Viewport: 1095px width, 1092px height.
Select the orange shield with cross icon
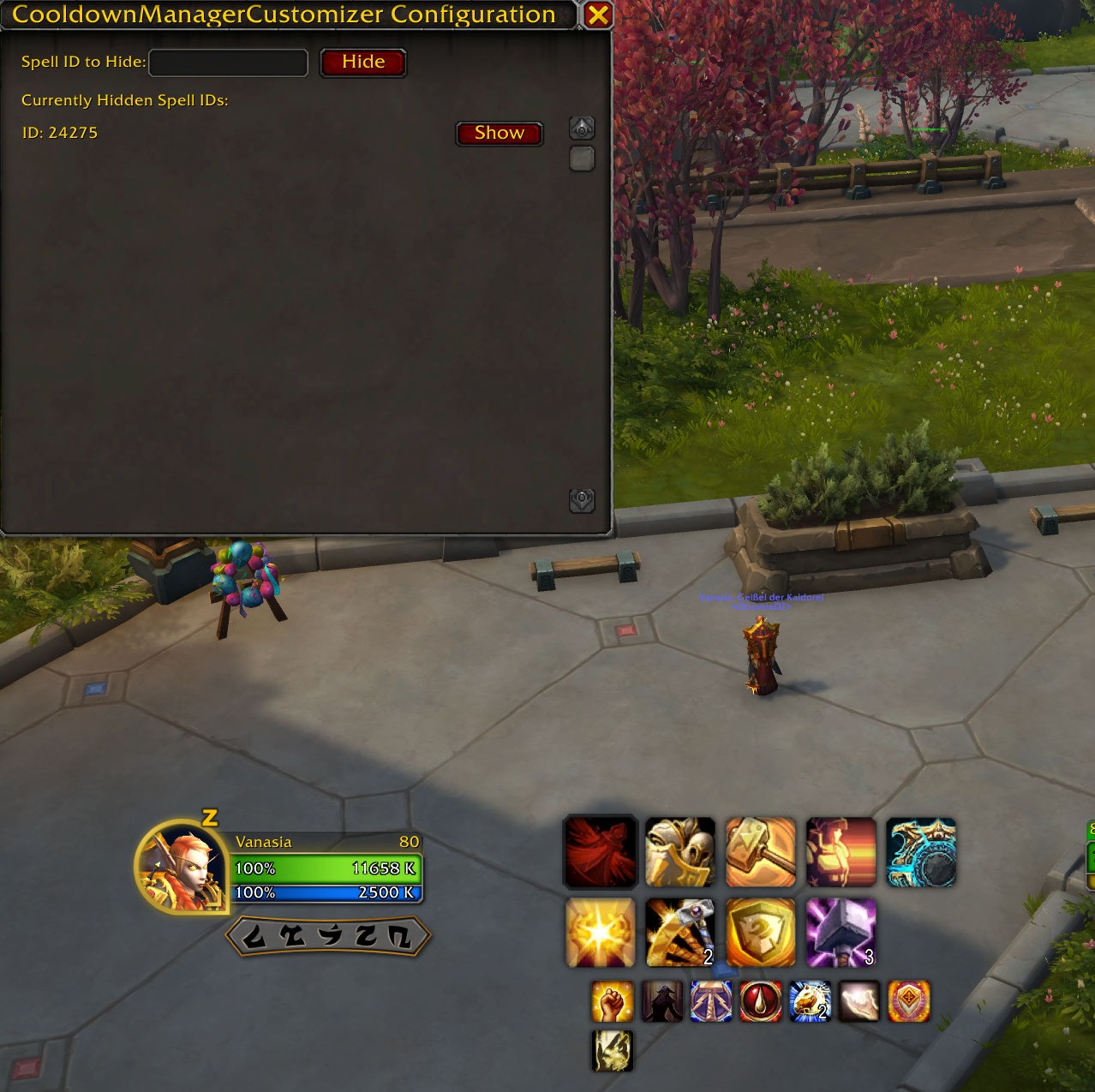point(909,1002)
